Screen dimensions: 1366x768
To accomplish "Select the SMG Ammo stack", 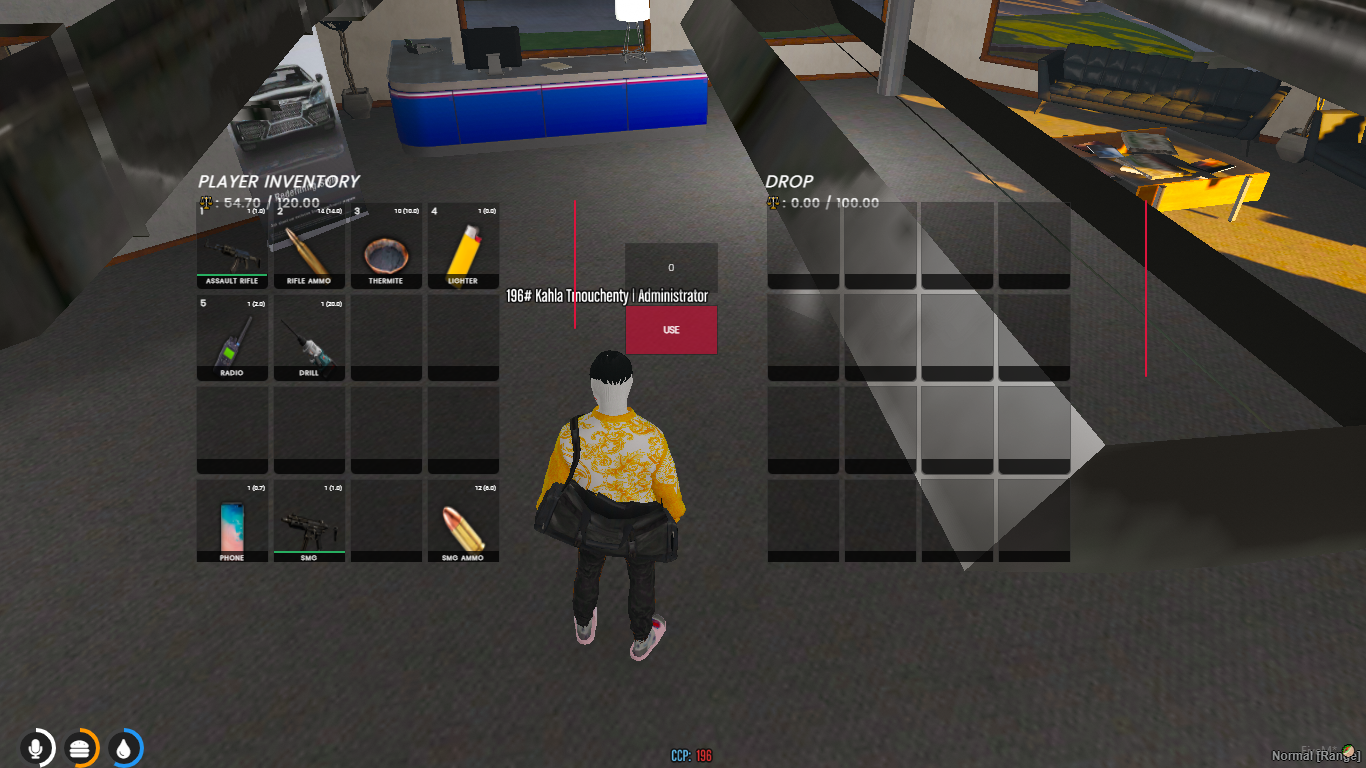I will [463, 523].
